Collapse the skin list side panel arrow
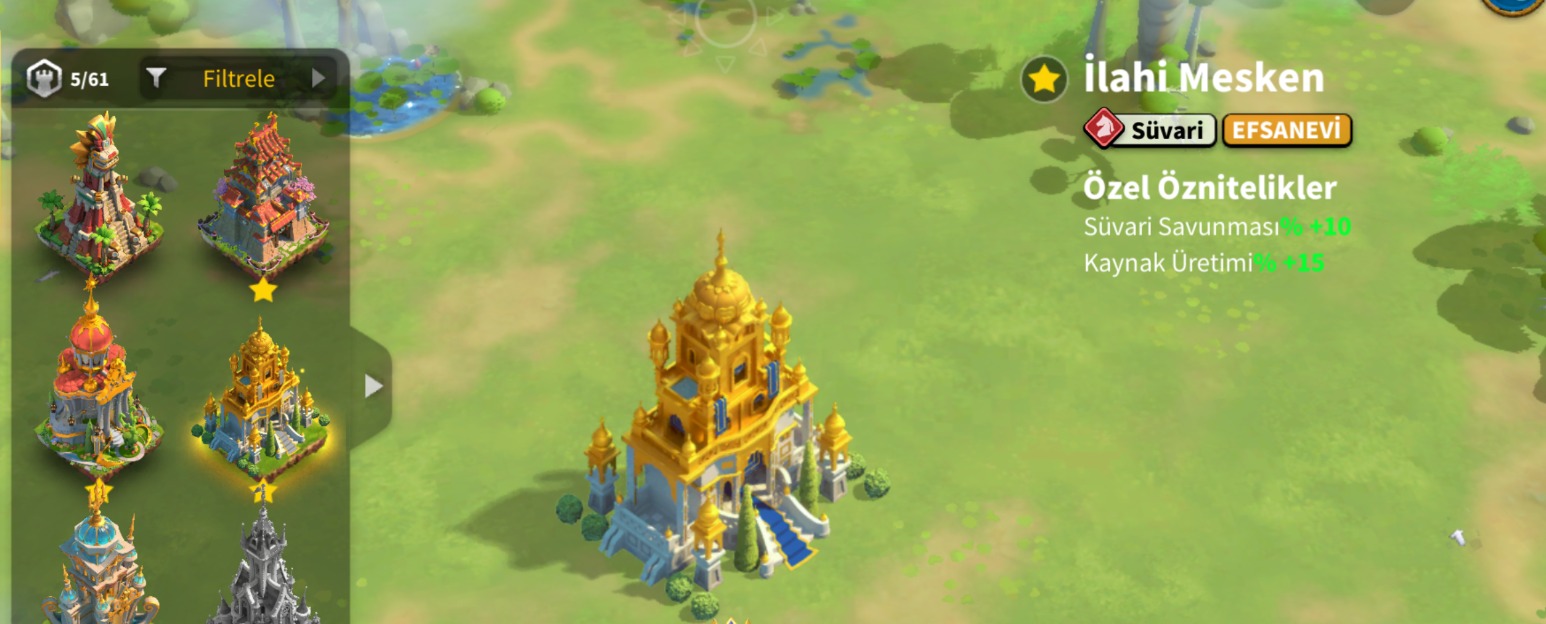Screen dimensions: 1546x624 coord(372,386)
